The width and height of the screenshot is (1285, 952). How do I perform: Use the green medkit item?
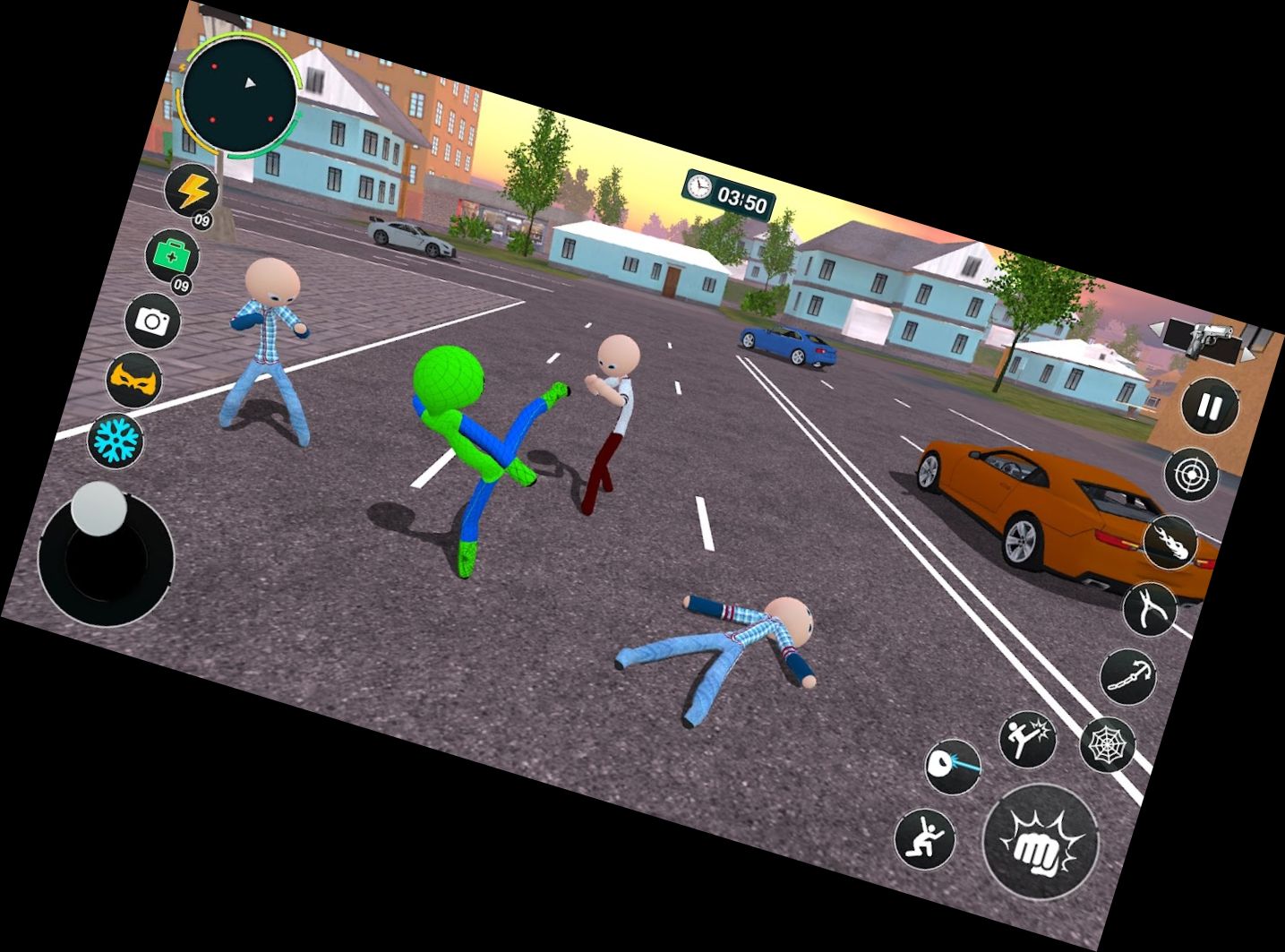[172, 256]
